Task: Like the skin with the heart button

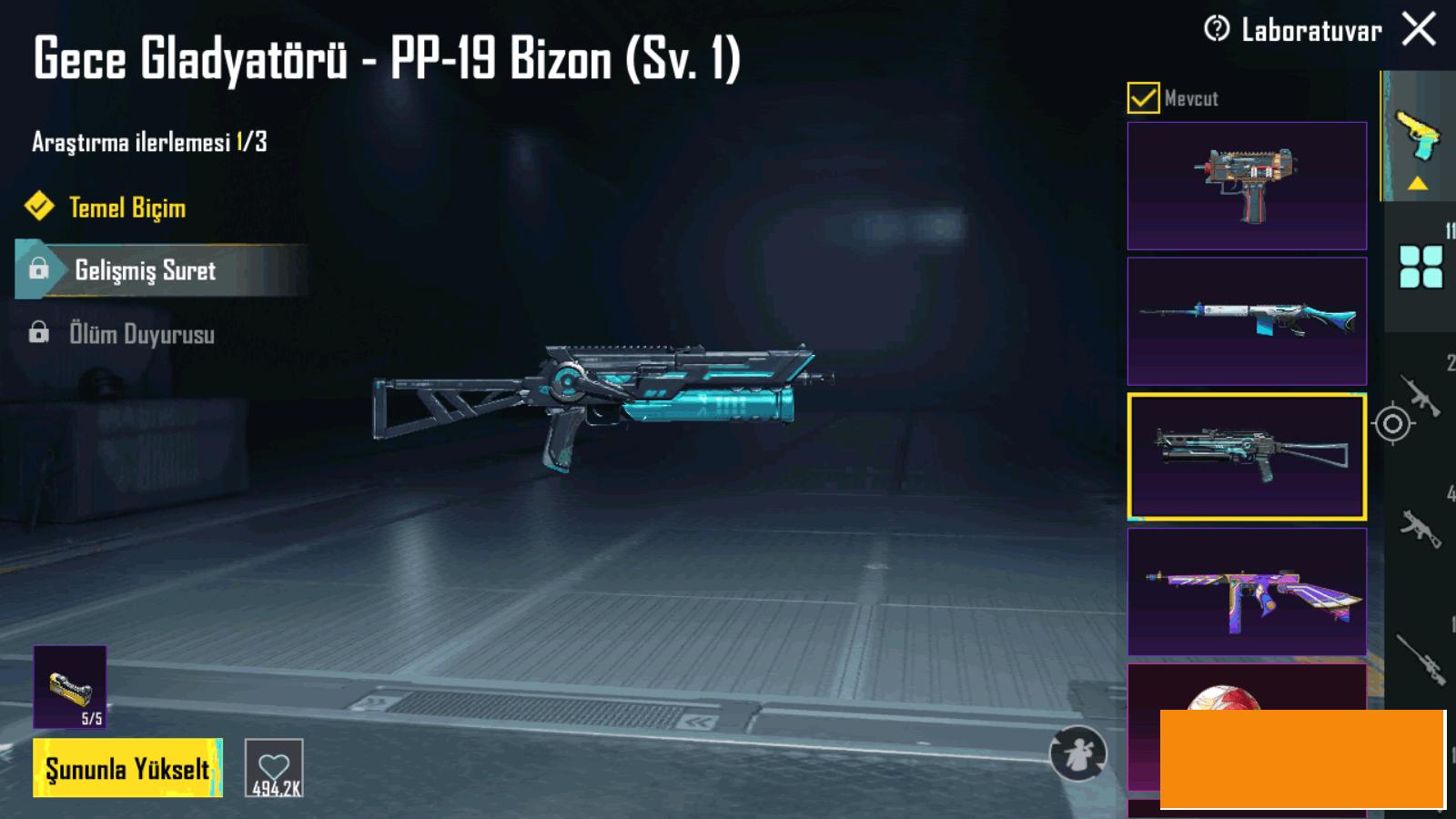Action: [274, 769]
